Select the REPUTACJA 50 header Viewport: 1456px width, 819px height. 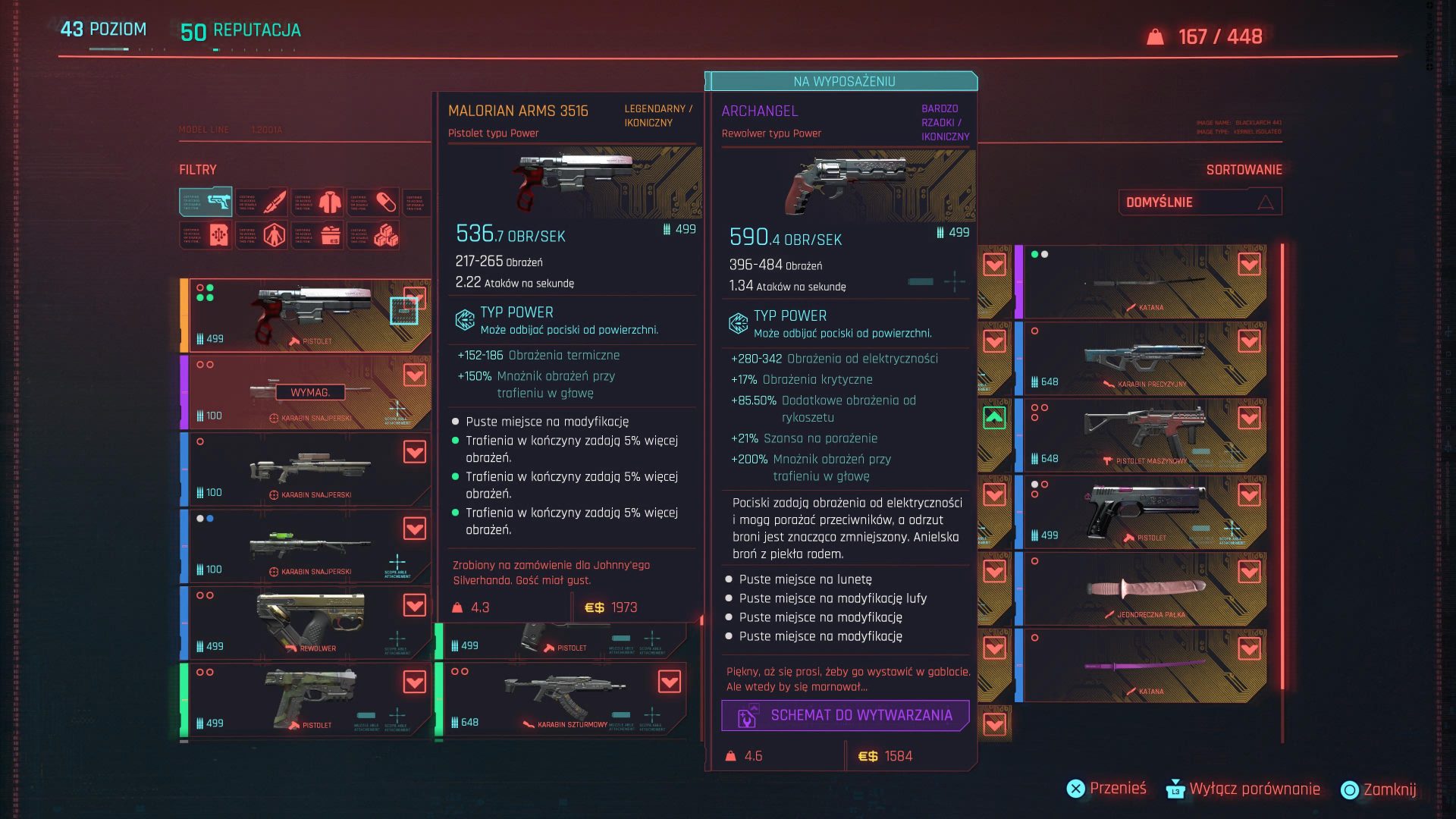[x=241, y=32]
